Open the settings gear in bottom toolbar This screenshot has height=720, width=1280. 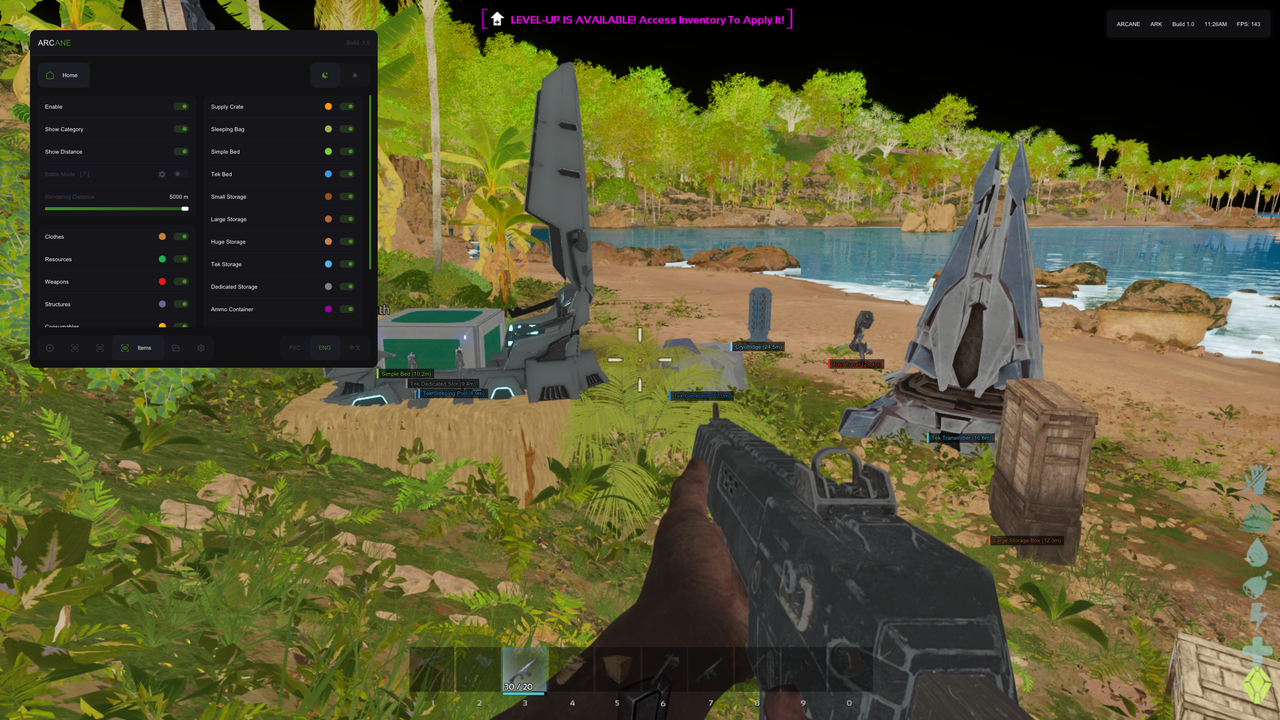pos(202,348)
